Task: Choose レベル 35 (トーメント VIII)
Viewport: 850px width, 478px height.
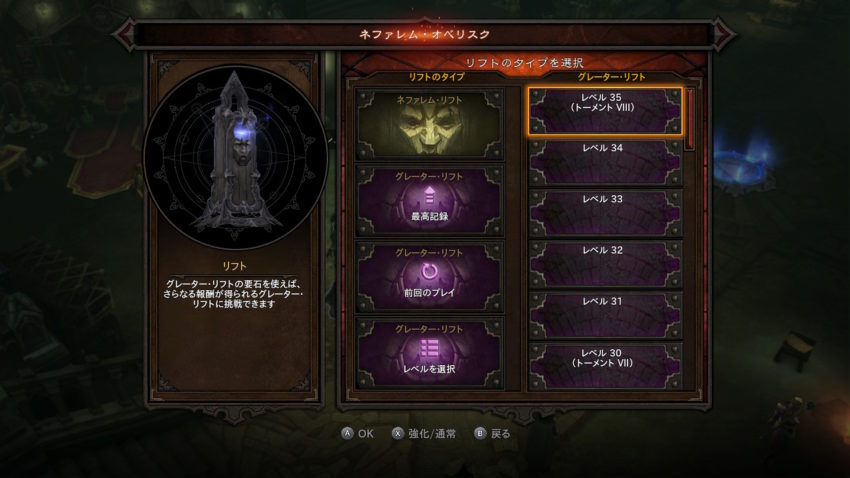Action: click(x=605, y=111)
